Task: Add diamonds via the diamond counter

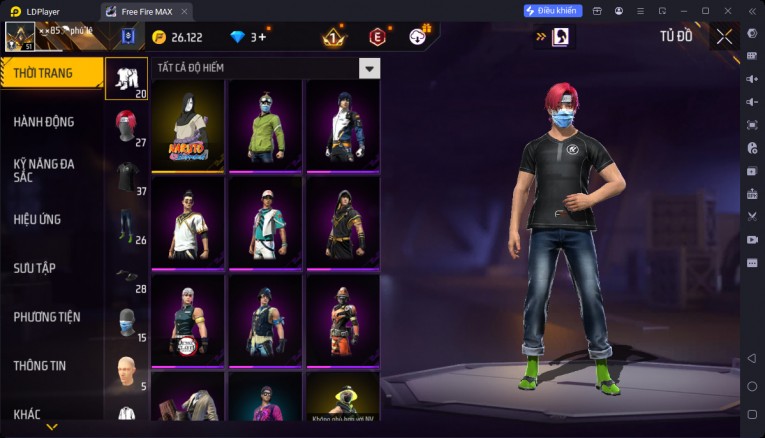Action: tap(248, 37)
